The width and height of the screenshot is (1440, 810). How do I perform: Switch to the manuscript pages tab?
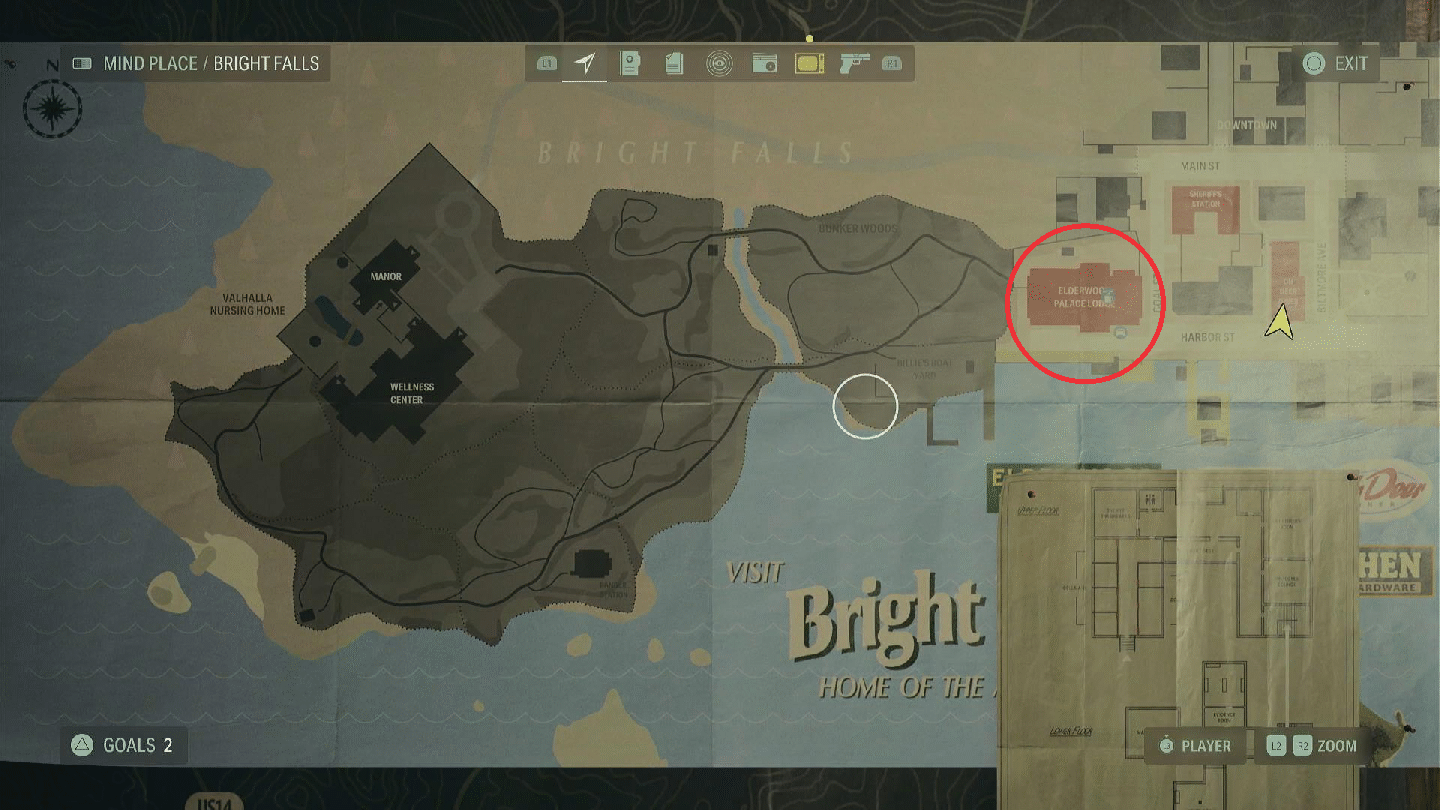pyautogui.click(x=673, y=64)
